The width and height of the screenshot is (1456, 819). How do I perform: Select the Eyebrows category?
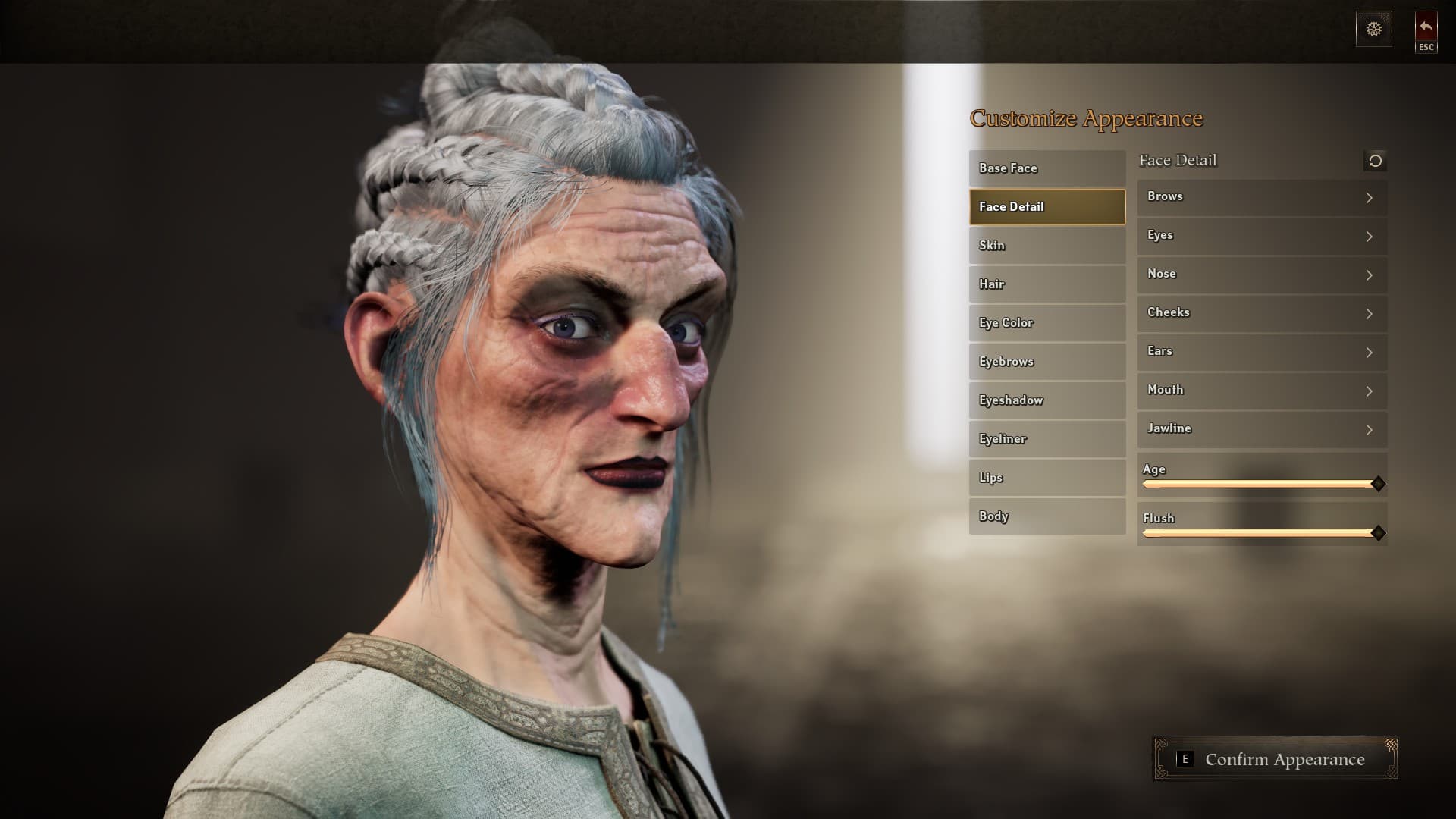(x=1046, y=361)
